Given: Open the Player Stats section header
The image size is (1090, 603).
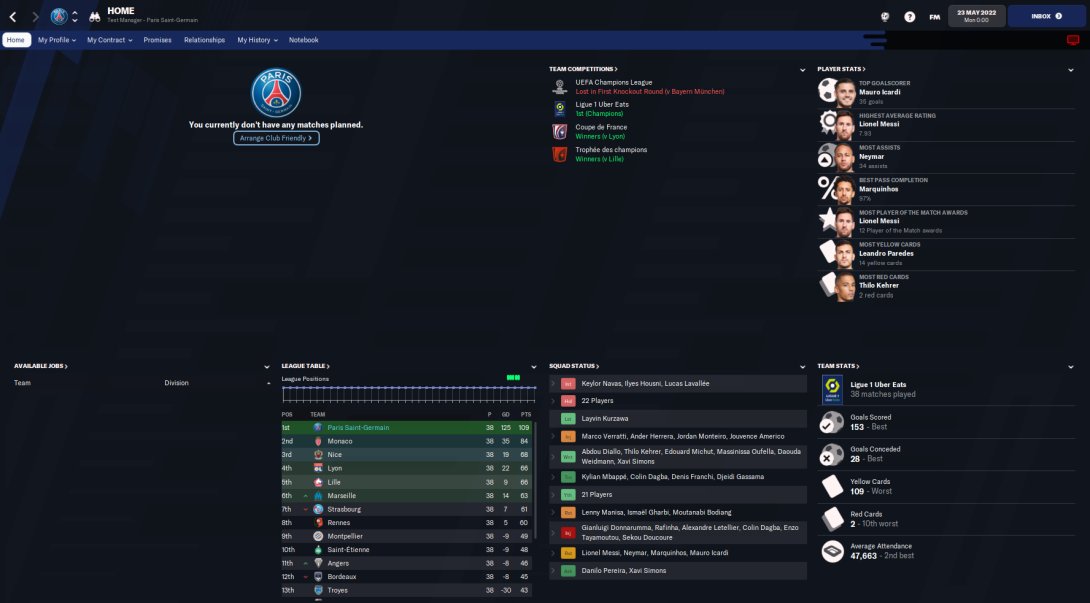Looking at the screenshot, I should point(840,69).
